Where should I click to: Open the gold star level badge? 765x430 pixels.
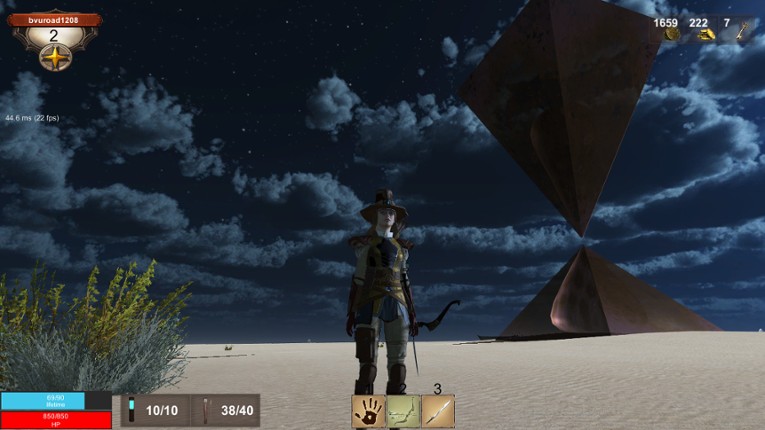tap(55, 58)
